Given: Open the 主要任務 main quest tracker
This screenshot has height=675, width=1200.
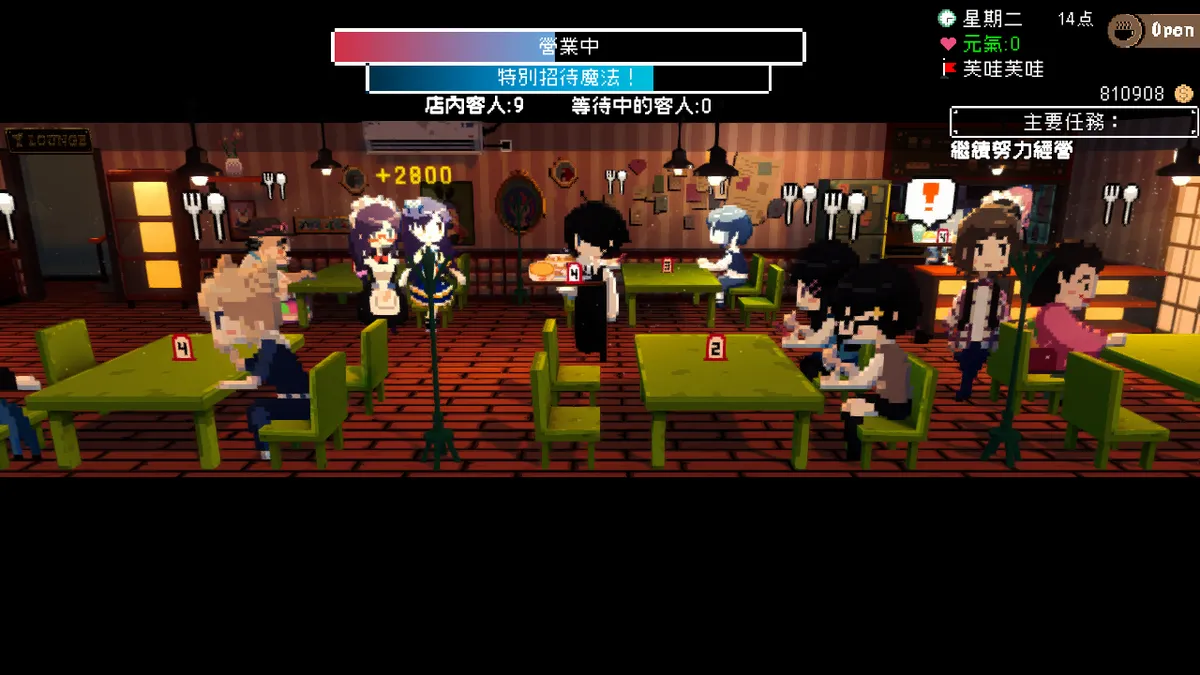Looking at the screenshot, I should tap(1073, 122).
